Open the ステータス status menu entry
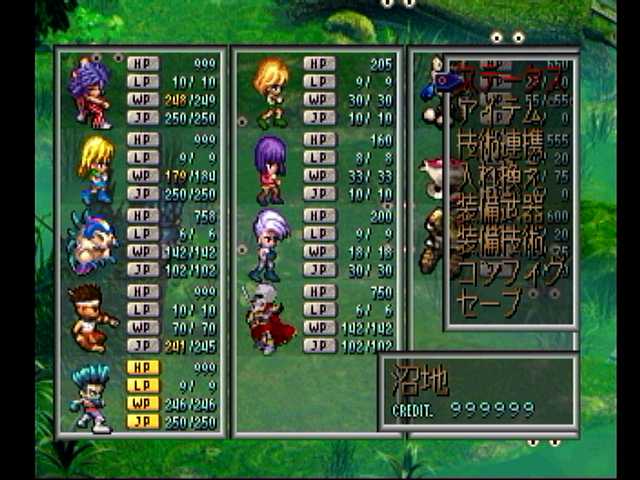The height and width of the screenshot is (480, 640). [505, 75]
